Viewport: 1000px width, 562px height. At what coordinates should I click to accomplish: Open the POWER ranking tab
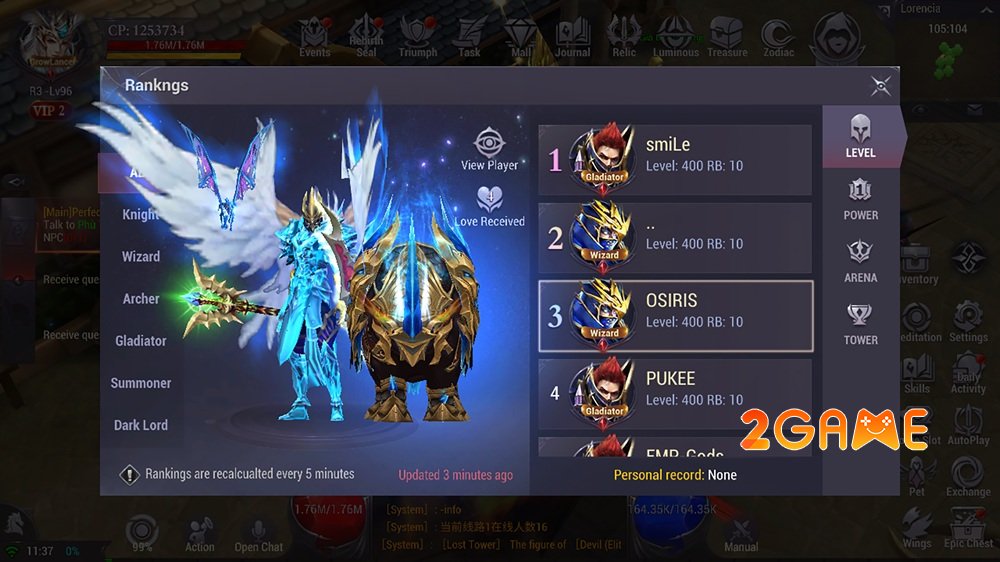point(860,199)
